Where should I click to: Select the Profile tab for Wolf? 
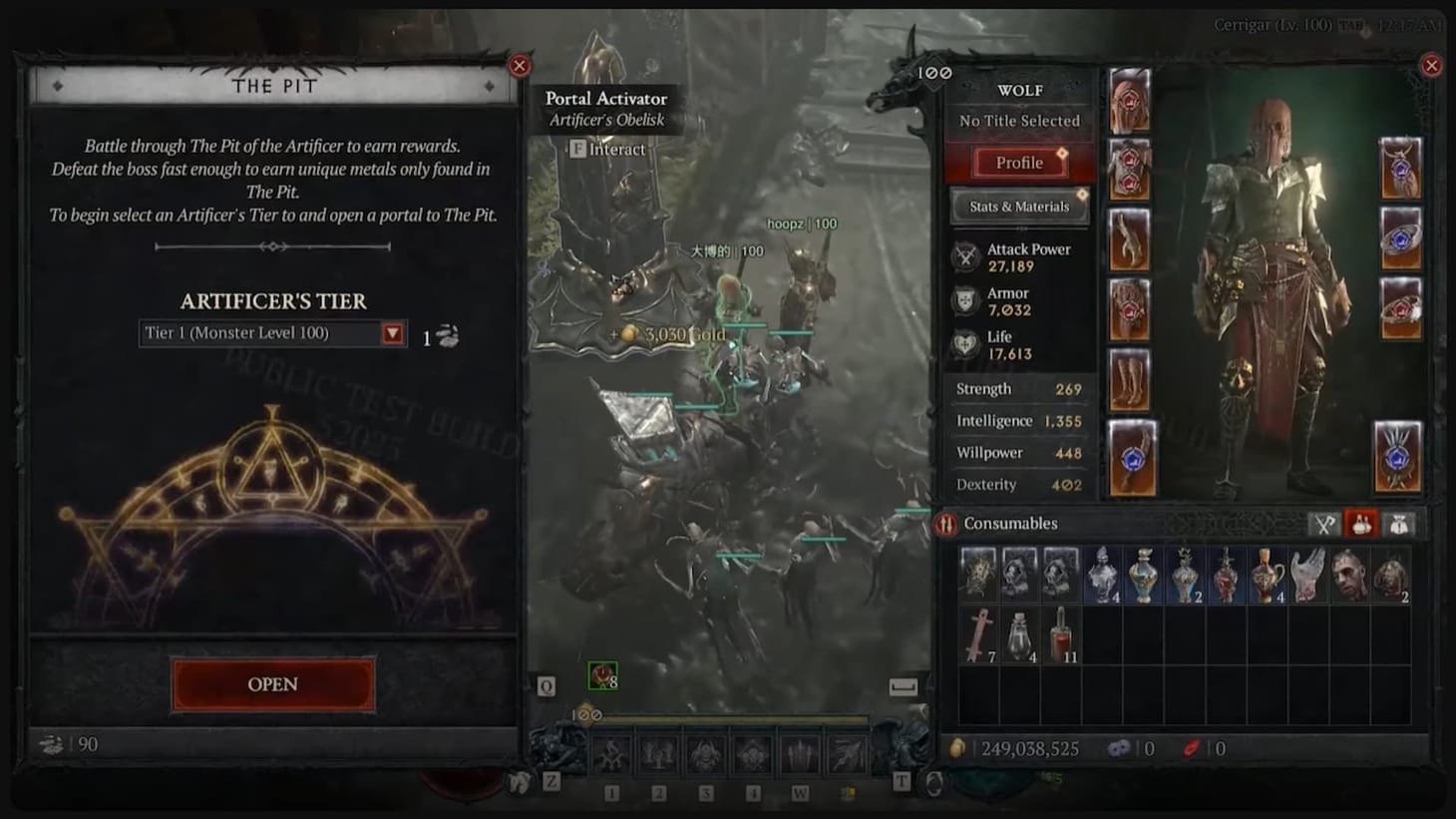pos(1018,163)
